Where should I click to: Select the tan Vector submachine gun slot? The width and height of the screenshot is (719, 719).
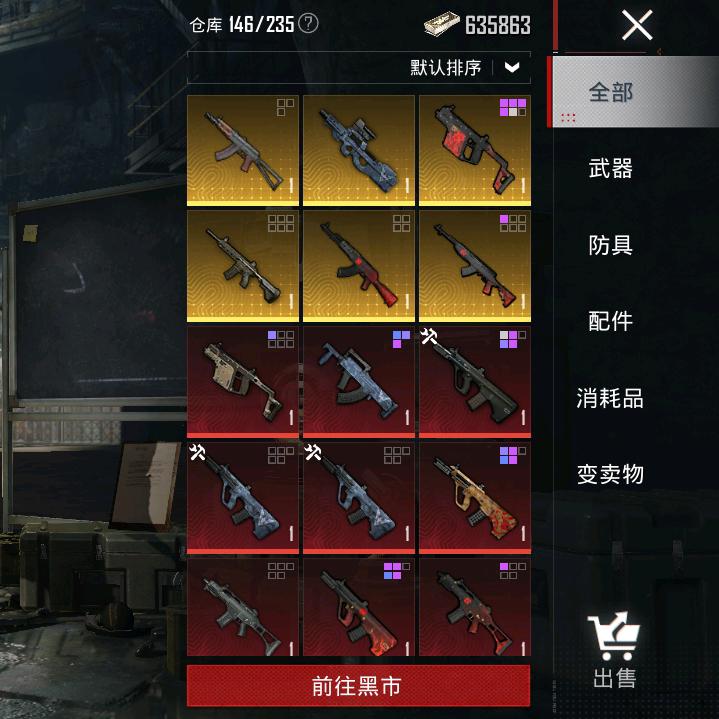[243, 381]
